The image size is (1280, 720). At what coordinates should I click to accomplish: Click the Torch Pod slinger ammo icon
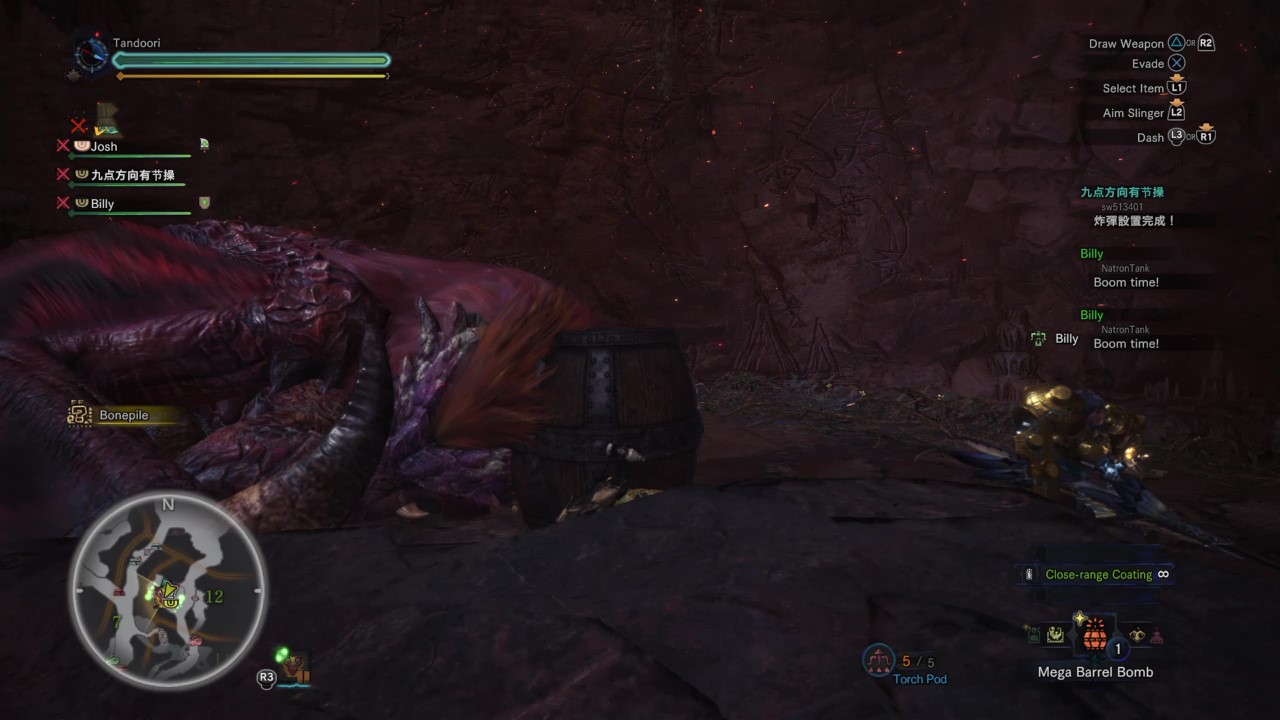[879, 662]
